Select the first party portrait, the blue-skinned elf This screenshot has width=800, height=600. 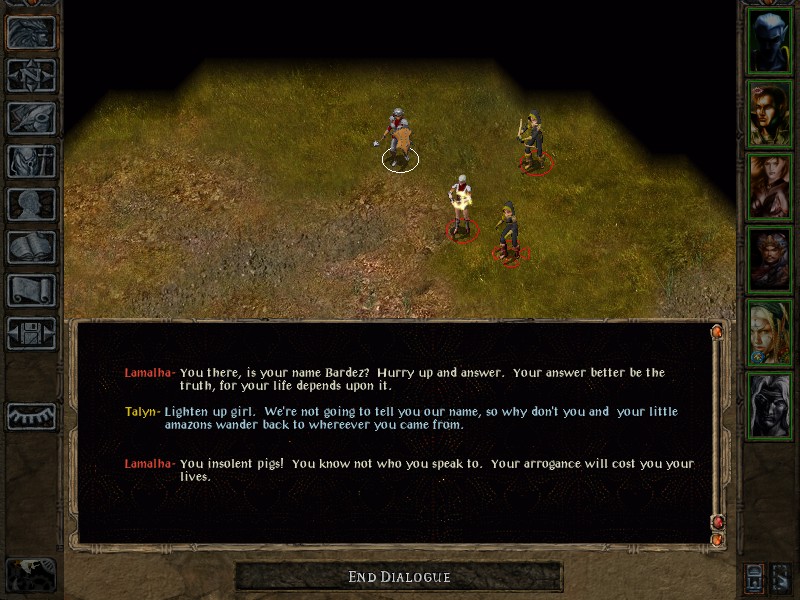[x=770, y=41]
